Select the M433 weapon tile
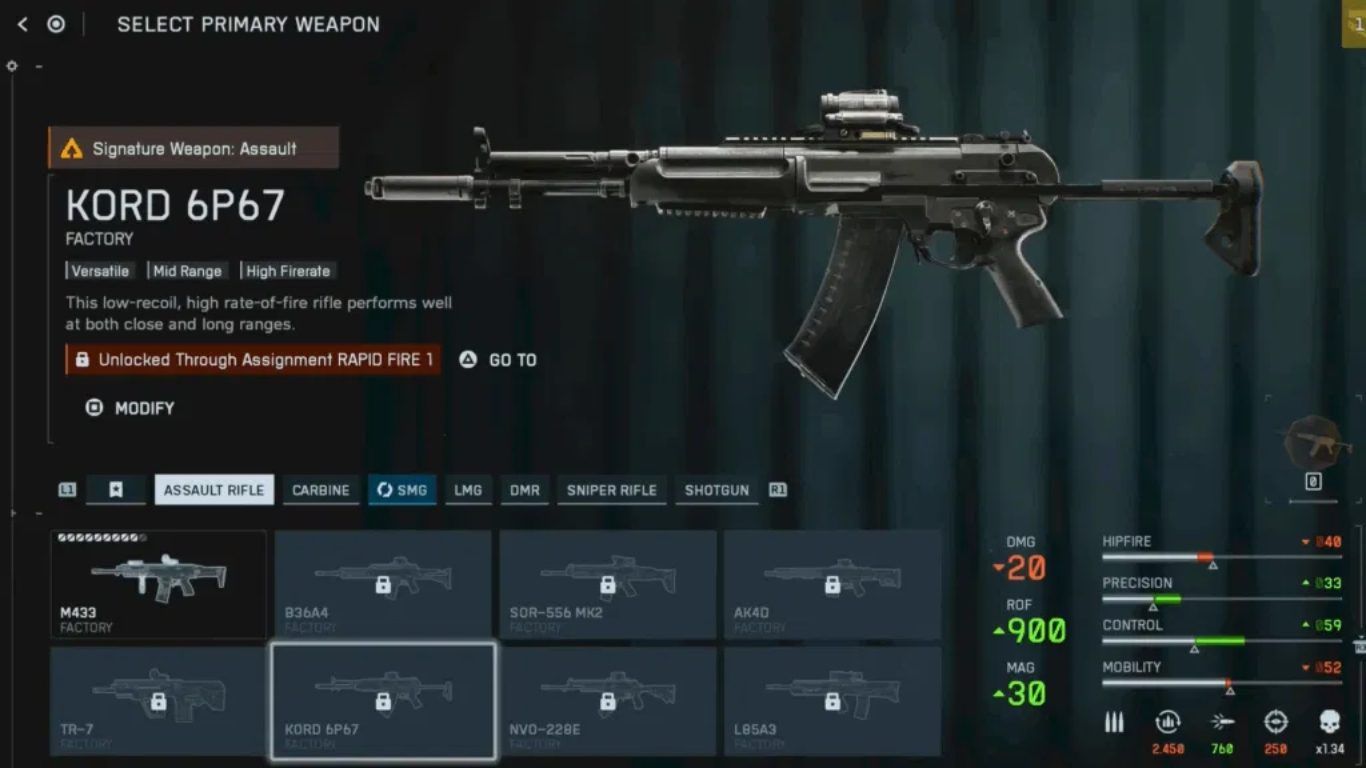The height and width of the screenshot is (768, 1366). pyautogui.click(x=159, y=585)
